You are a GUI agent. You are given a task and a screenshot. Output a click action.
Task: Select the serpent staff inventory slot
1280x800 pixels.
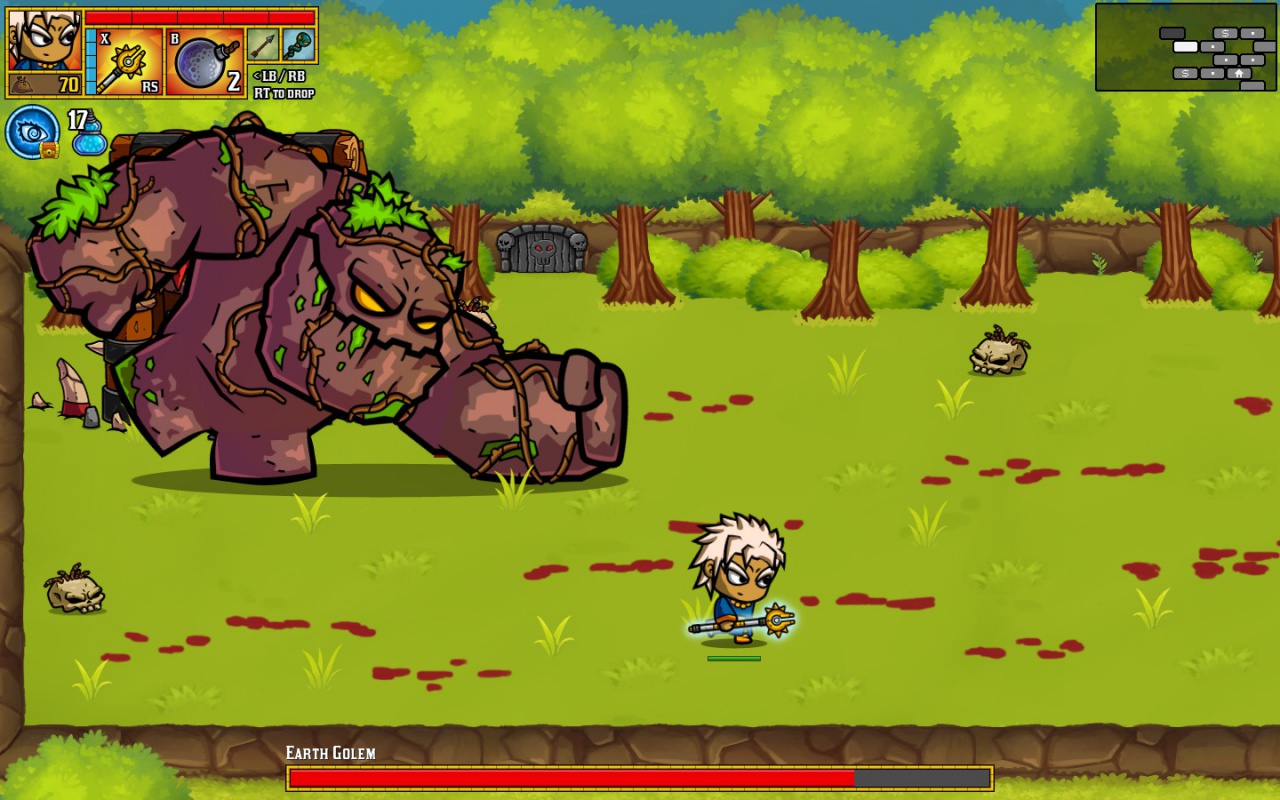(299, 45)
